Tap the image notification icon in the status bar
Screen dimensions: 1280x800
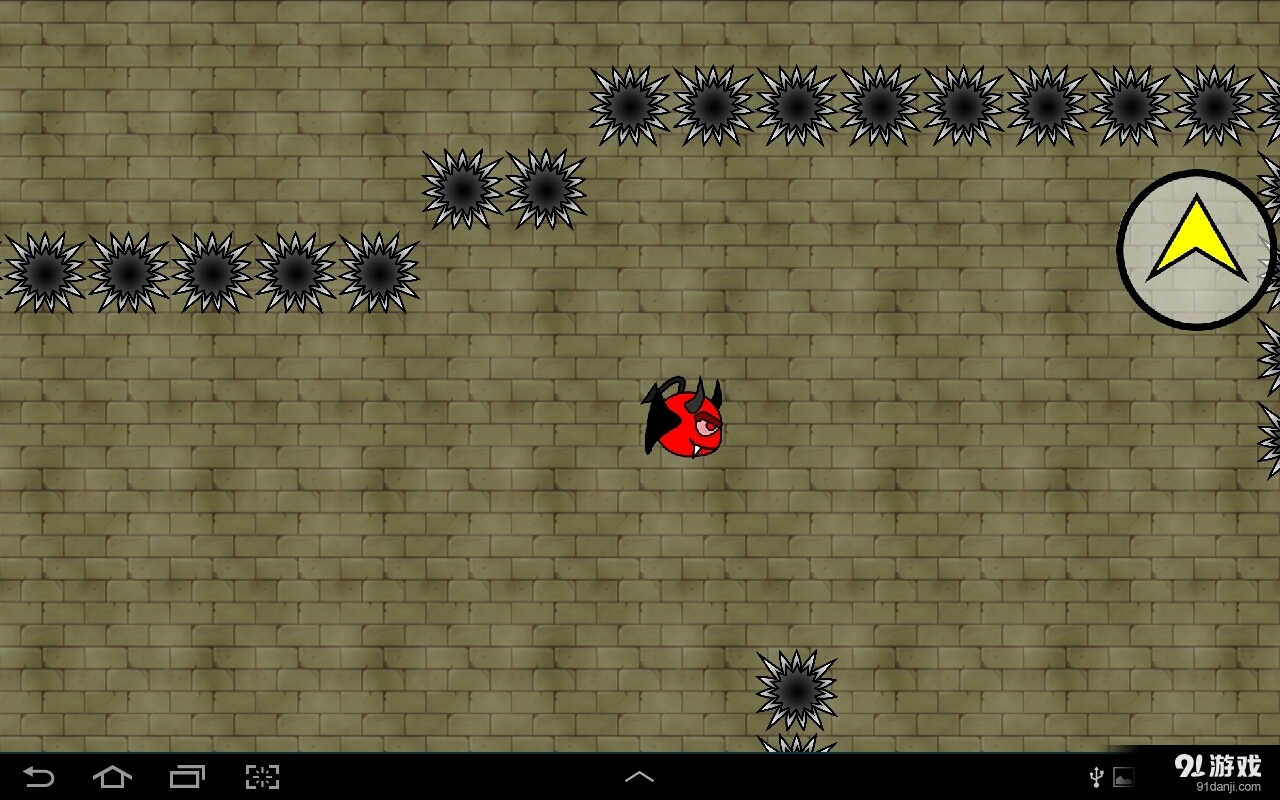point(1124,775)
